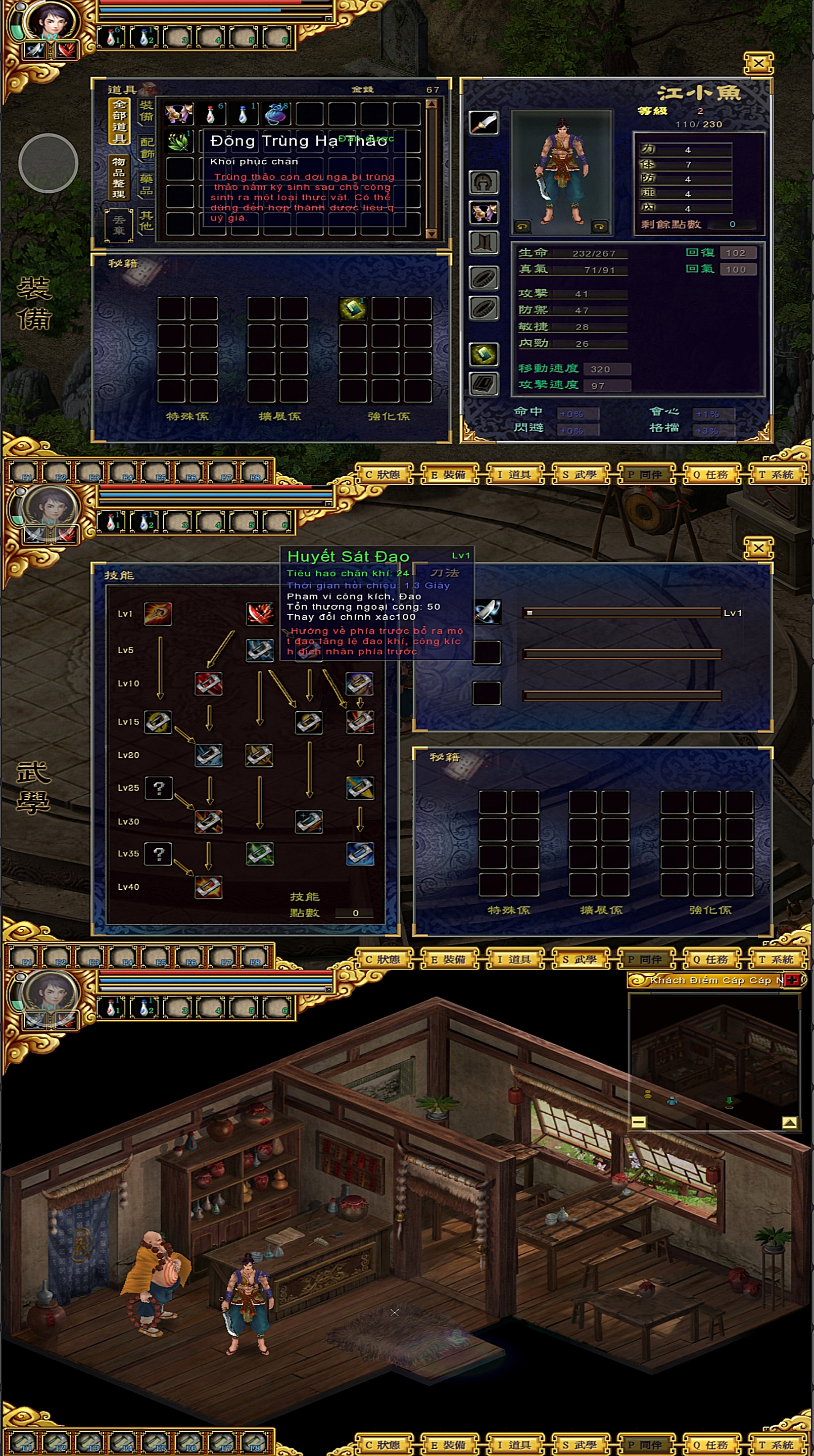
Task: Select the Huyết Sát Đao skill icon
Action: pos(260,613)
